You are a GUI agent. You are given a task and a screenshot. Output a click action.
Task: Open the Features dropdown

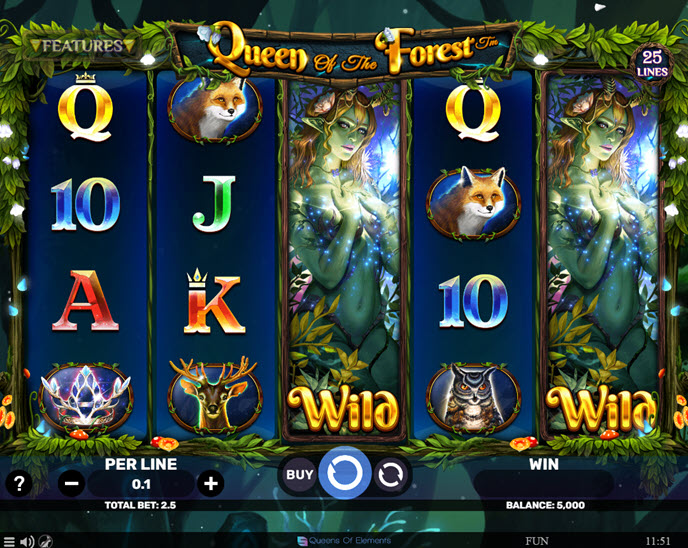(x=82, y=46)
